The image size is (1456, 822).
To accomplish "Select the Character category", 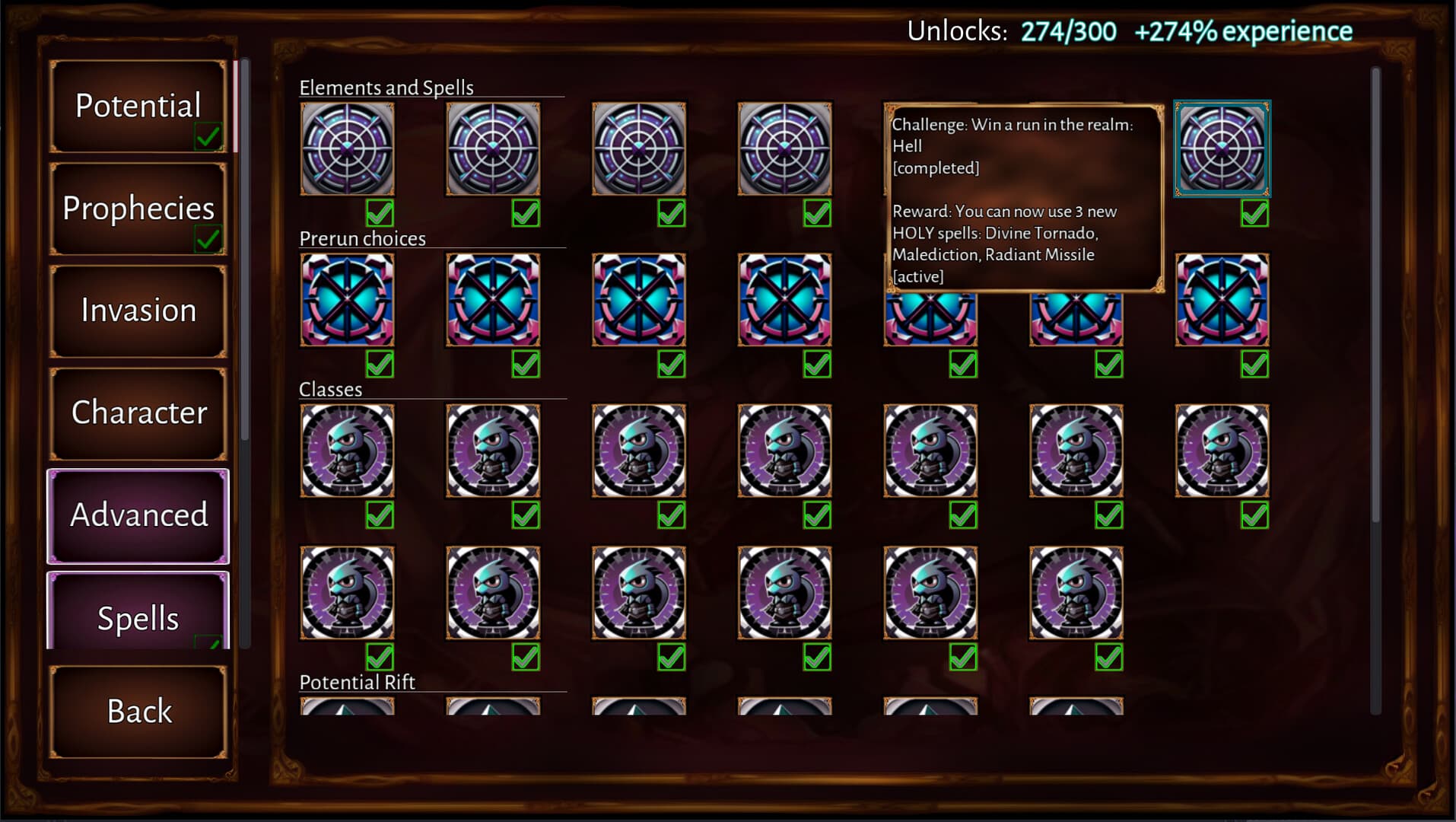I will (x=138, y=413).
